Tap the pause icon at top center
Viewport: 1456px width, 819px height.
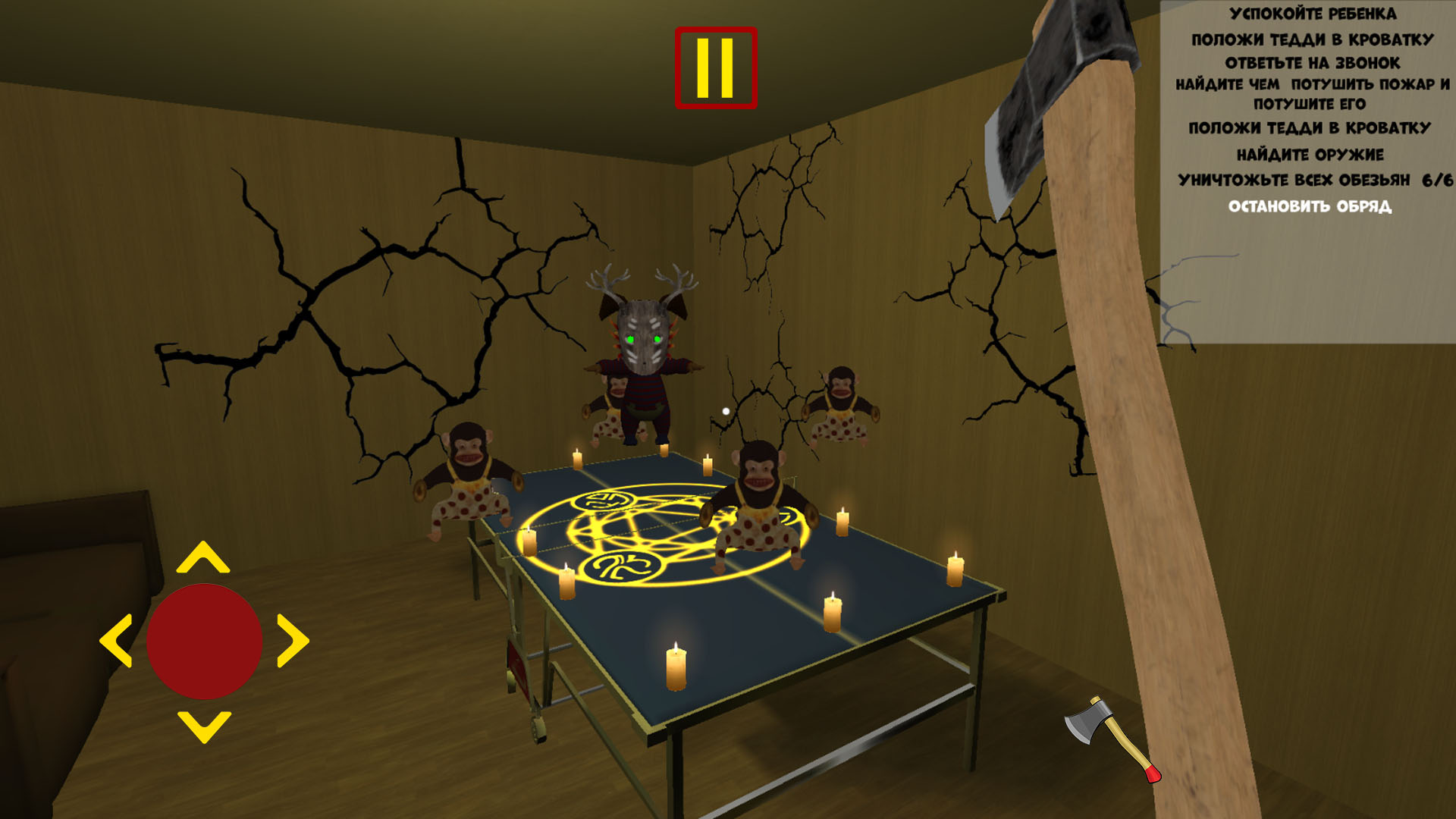coord(714,64)
